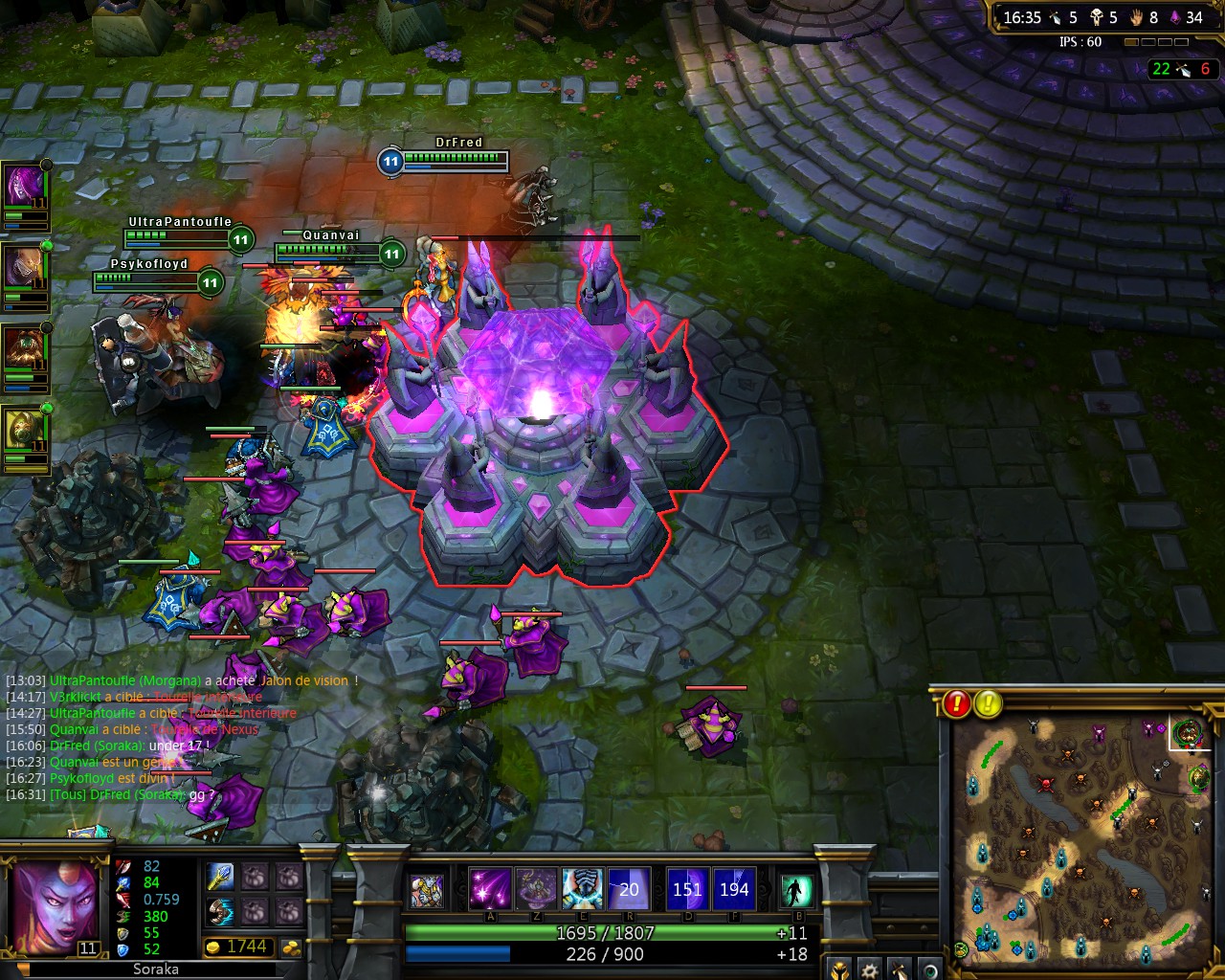The width and height of the screenshot is (1225, 980).
Task: Open the golden helmet champion panel
Action: [x=838, y=969]
